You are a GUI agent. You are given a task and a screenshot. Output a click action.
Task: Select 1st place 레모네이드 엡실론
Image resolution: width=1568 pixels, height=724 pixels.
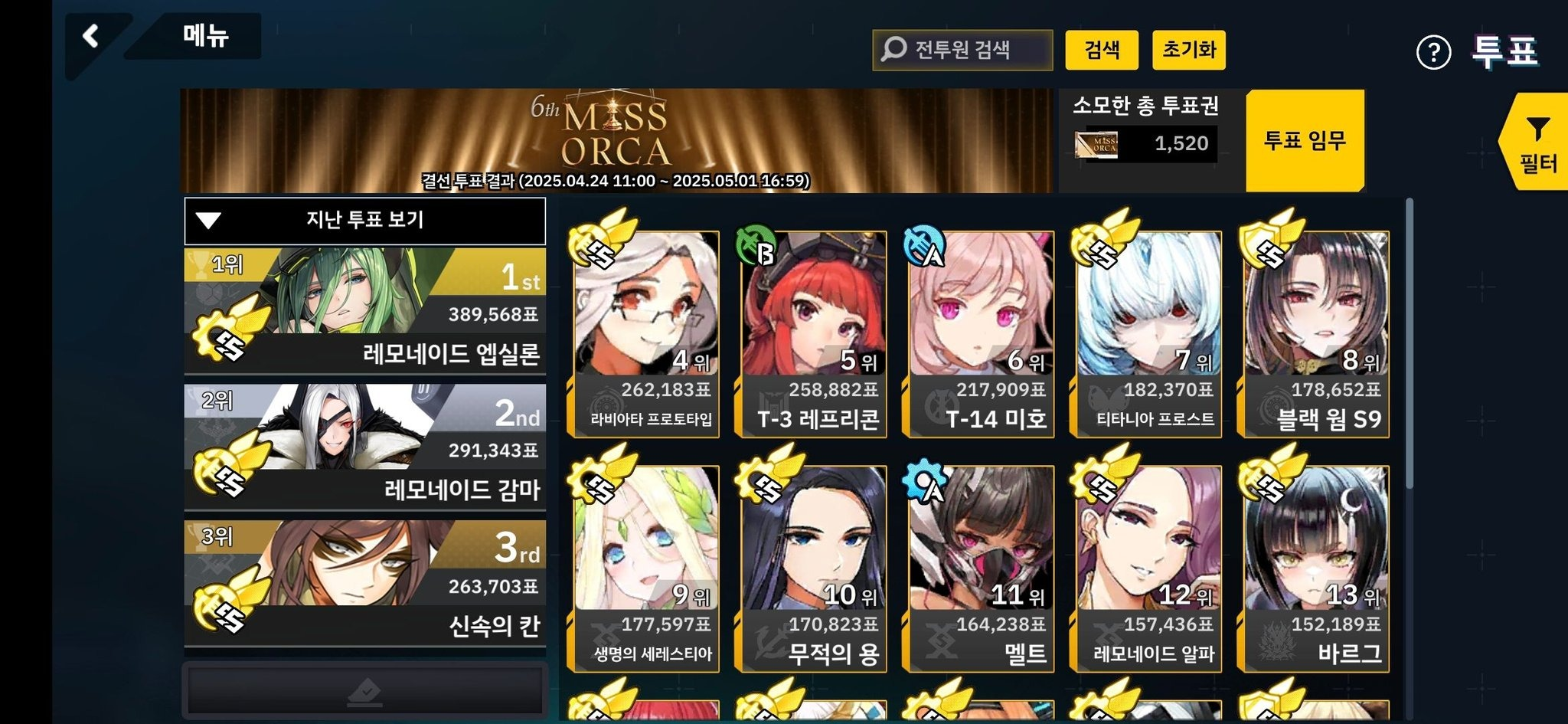click(x=365, y=310)
